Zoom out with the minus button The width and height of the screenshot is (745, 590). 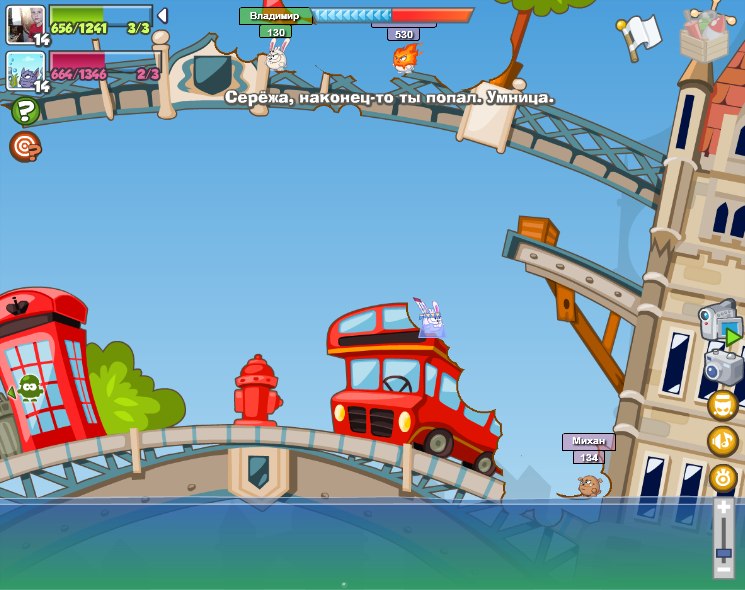[723, 568]
